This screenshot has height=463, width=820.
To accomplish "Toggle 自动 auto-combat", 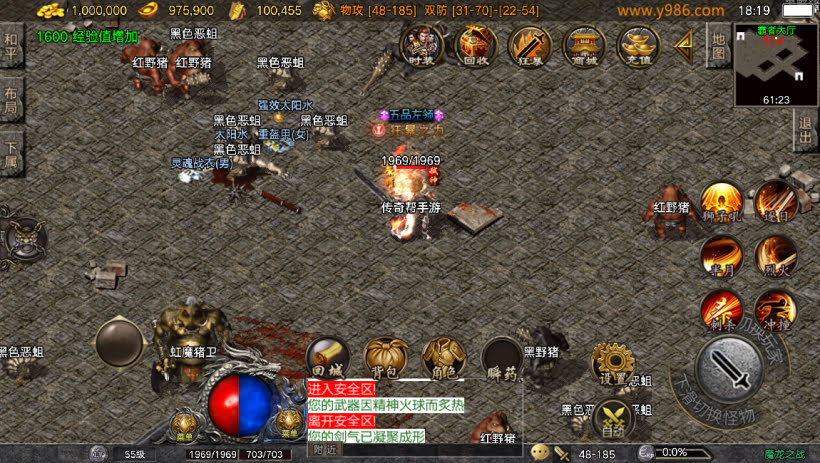I will point(612,418).
